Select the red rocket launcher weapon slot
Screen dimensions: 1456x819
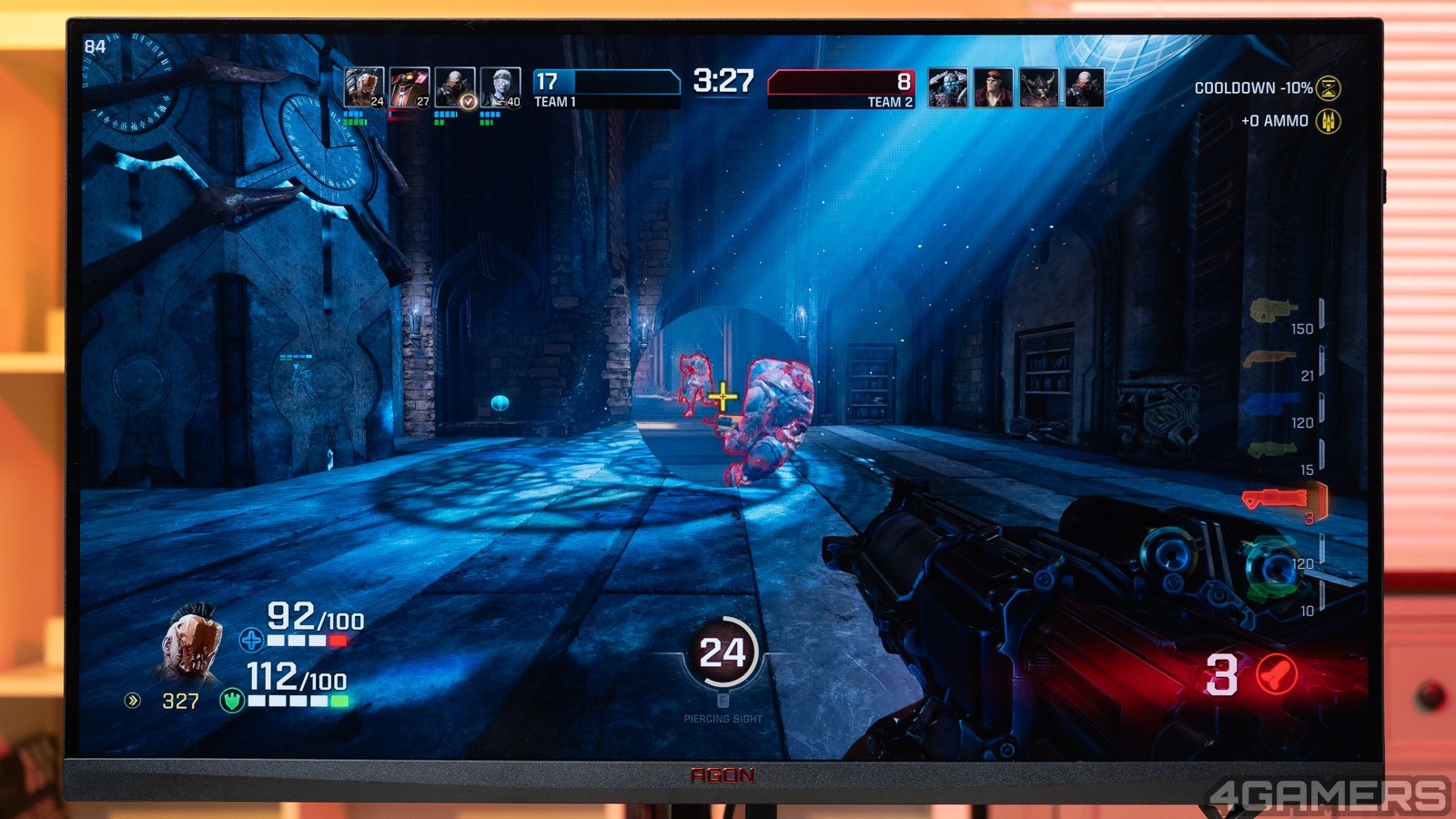[1274, 498]
